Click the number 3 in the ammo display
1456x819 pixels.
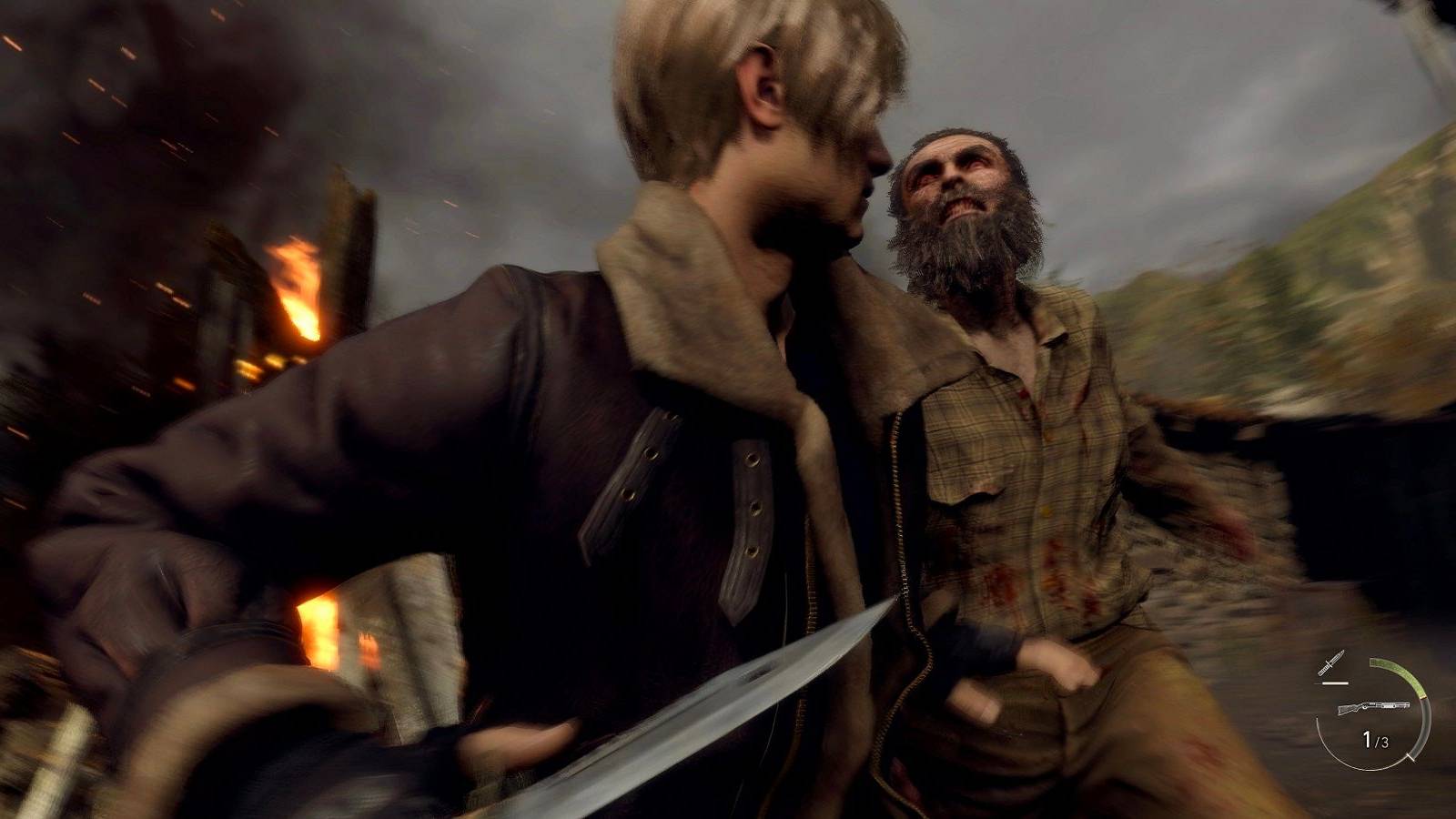point(1384,741)
